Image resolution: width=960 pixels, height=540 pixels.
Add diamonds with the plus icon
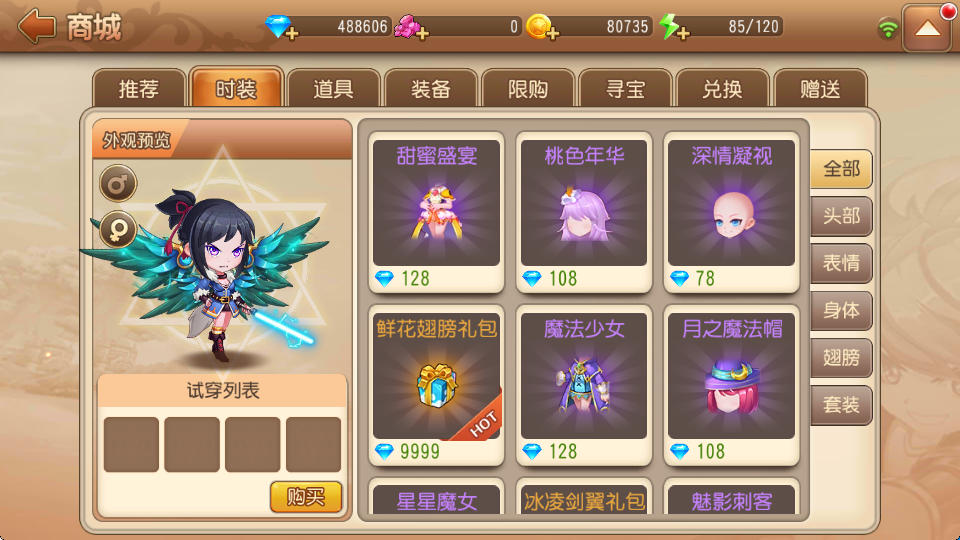[x=290, y=34]
